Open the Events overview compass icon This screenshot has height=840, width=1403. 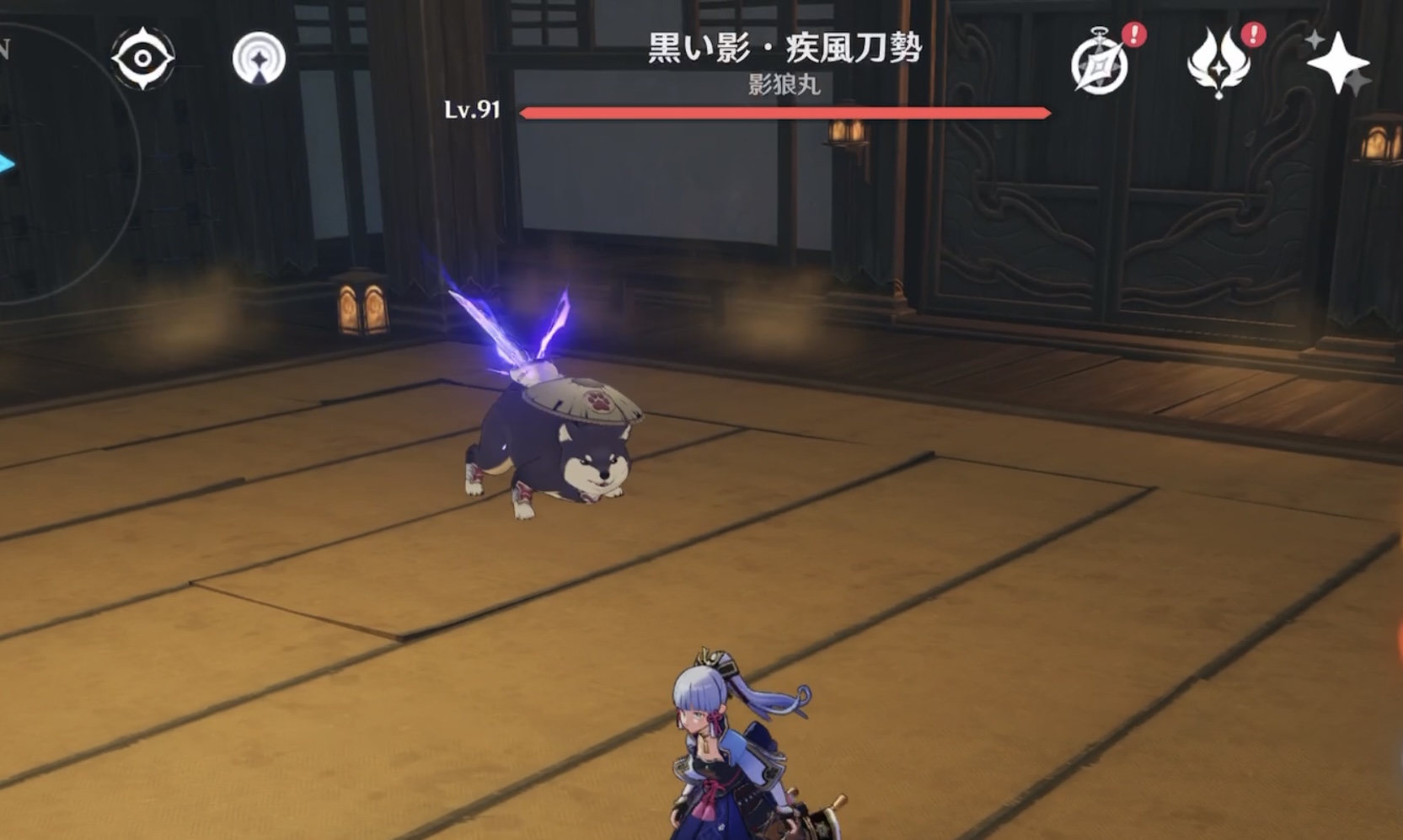tap(1100, 67)
